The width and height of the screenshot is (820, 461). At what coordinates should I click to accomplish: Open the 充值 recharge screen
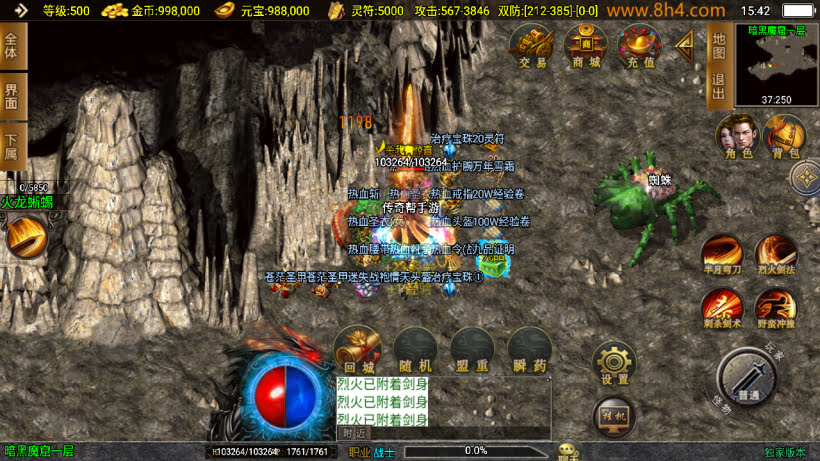(640, 47)
